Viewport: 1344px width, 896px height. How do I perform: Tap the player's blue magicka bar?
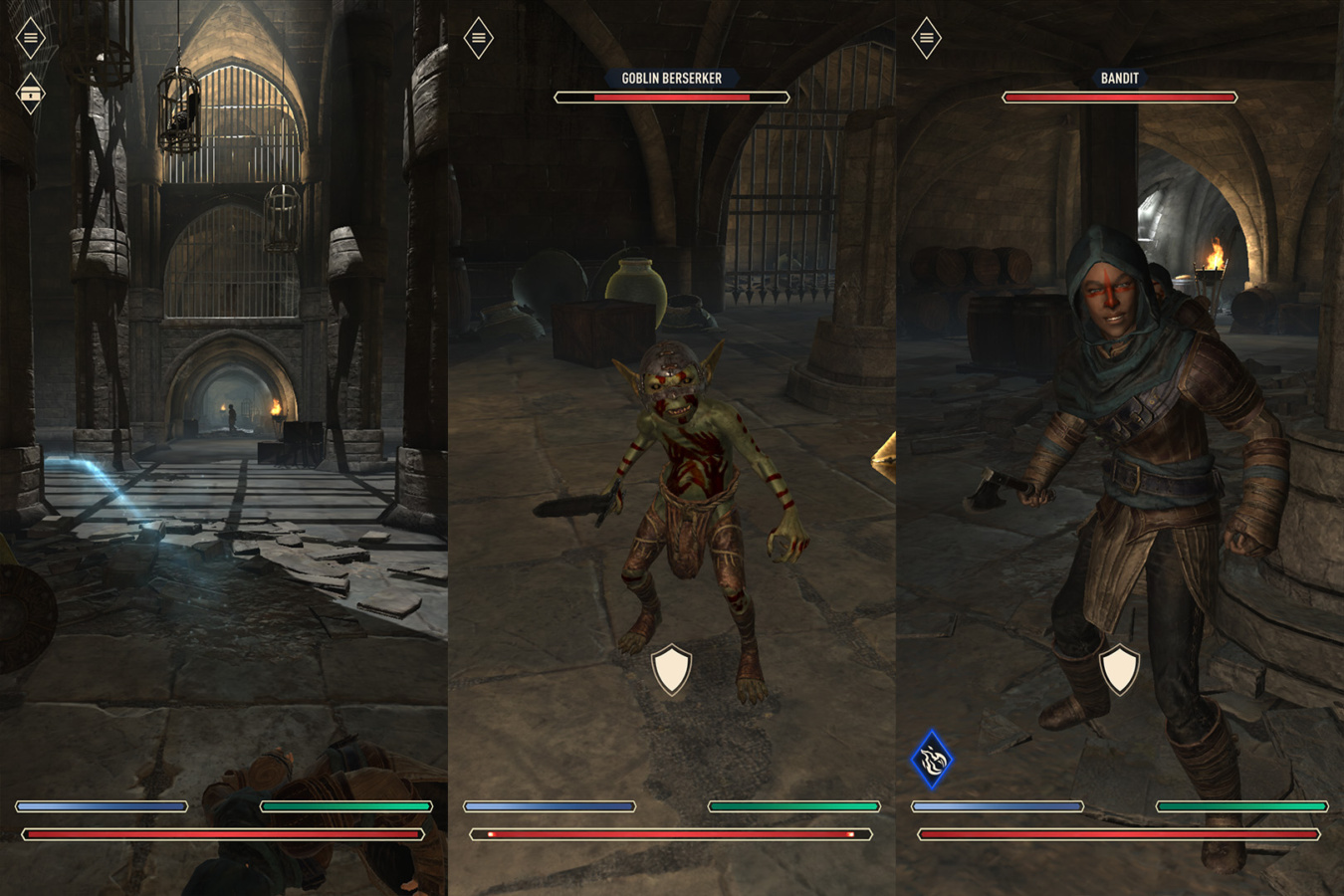(103, 806)
